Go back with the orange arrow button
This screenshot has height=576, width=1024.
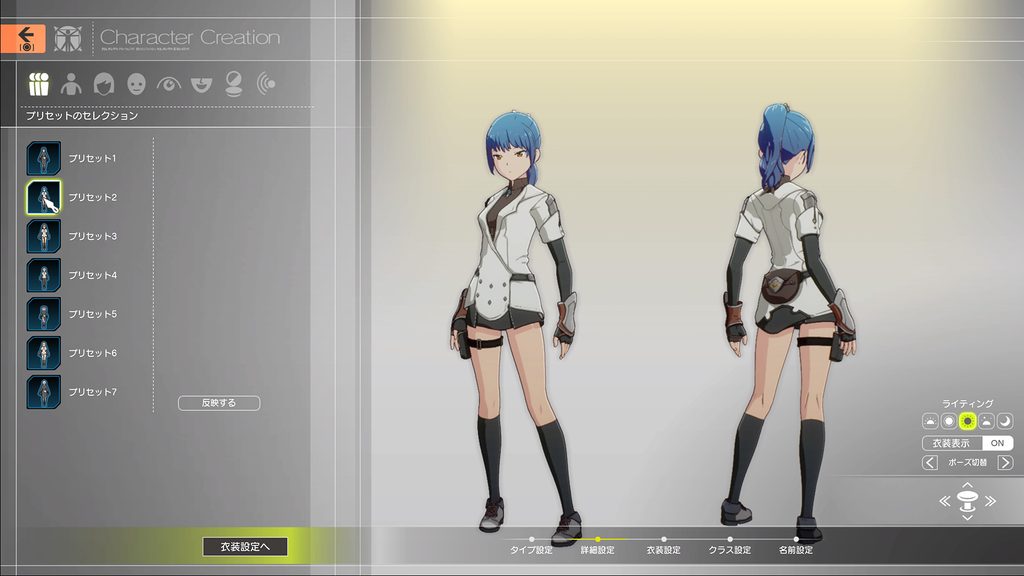pyautogui.click(x=23, y=38)
